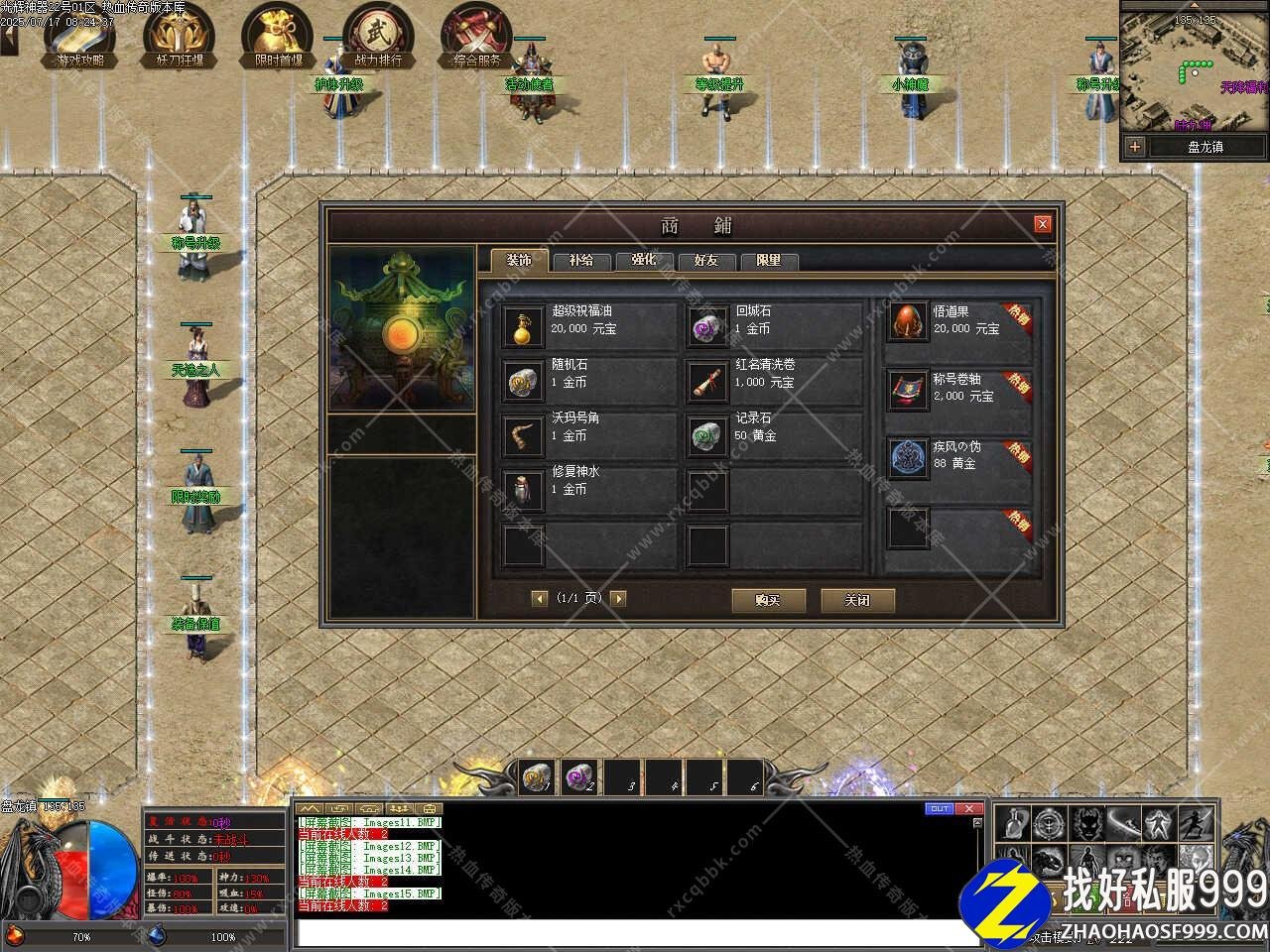Switch to the 补给 shop tab
The image size is (1270, 952).
[x=581, y=260]
